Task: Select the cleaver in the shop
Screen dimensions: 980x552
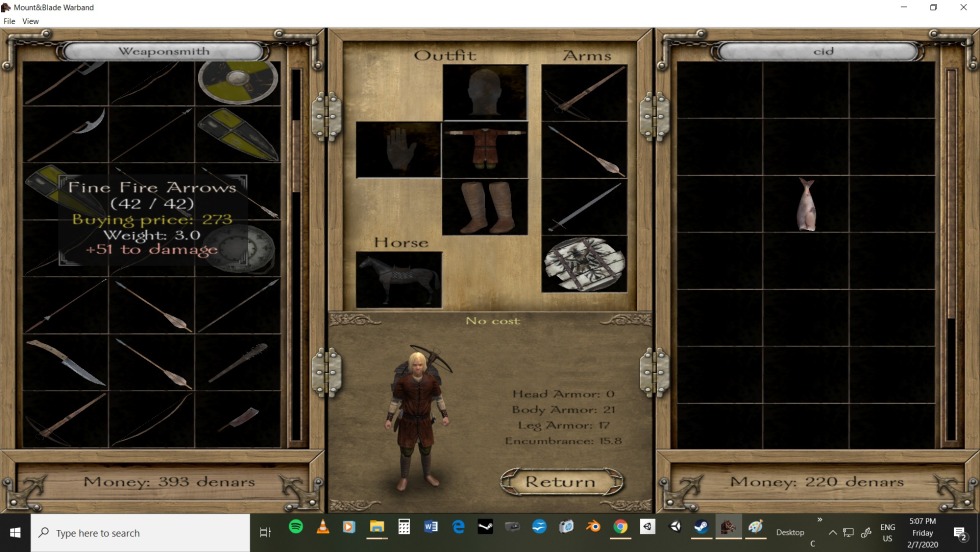Action: click(237, 418)
